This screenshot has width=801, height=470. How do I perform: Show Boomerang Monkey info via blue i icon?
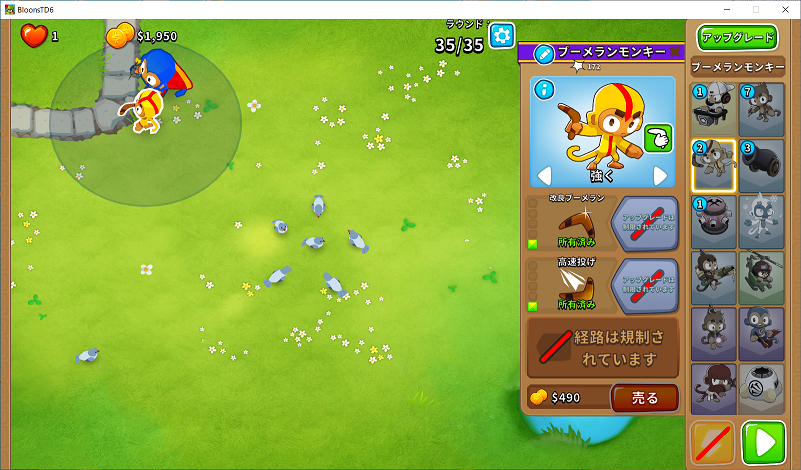pyautogui.click(x=545, y=90)
